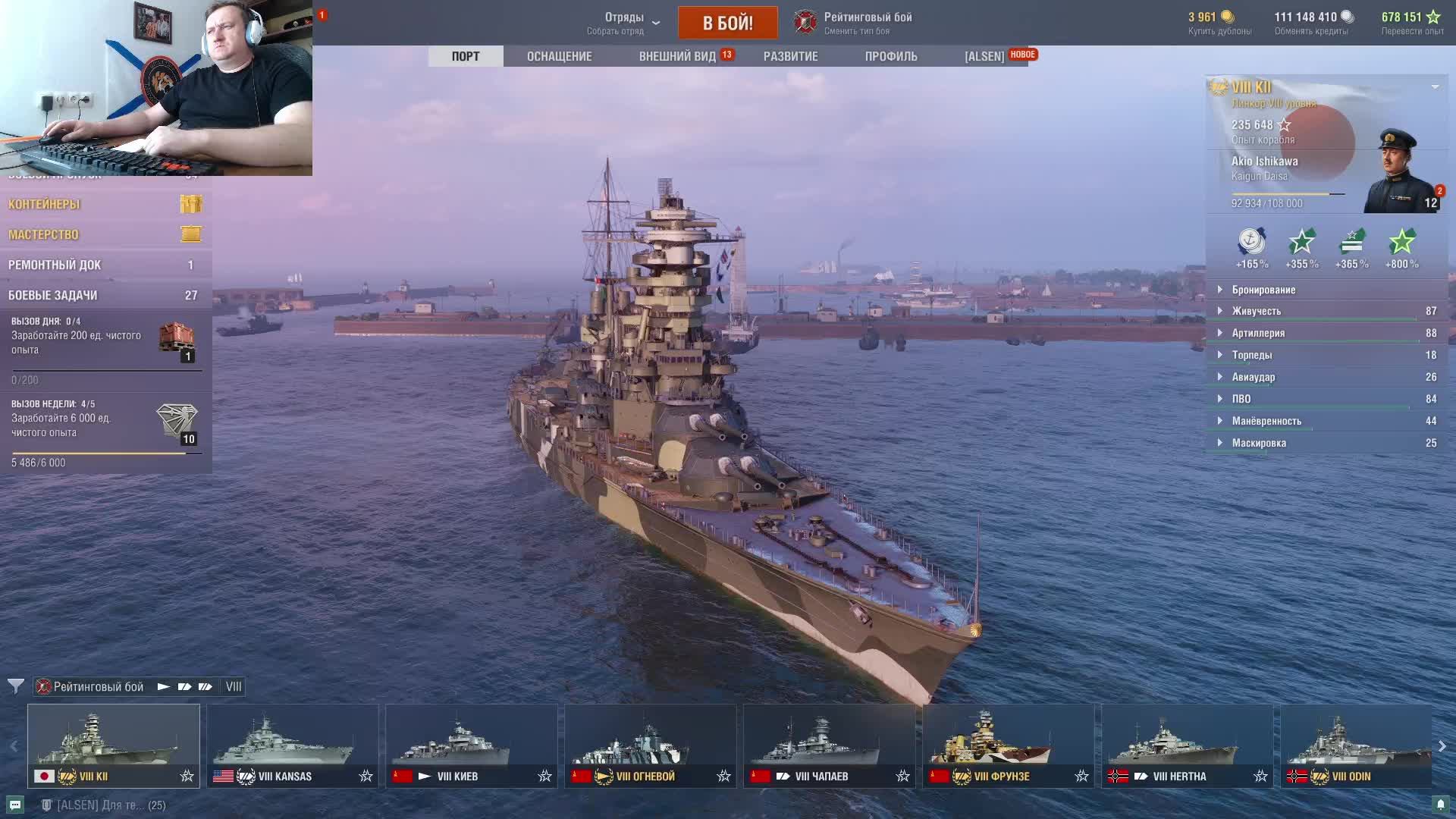Select the VIII KANSAS ship tile
Image resolution: width=1456 pixels, height=819 pixels.
292,745
